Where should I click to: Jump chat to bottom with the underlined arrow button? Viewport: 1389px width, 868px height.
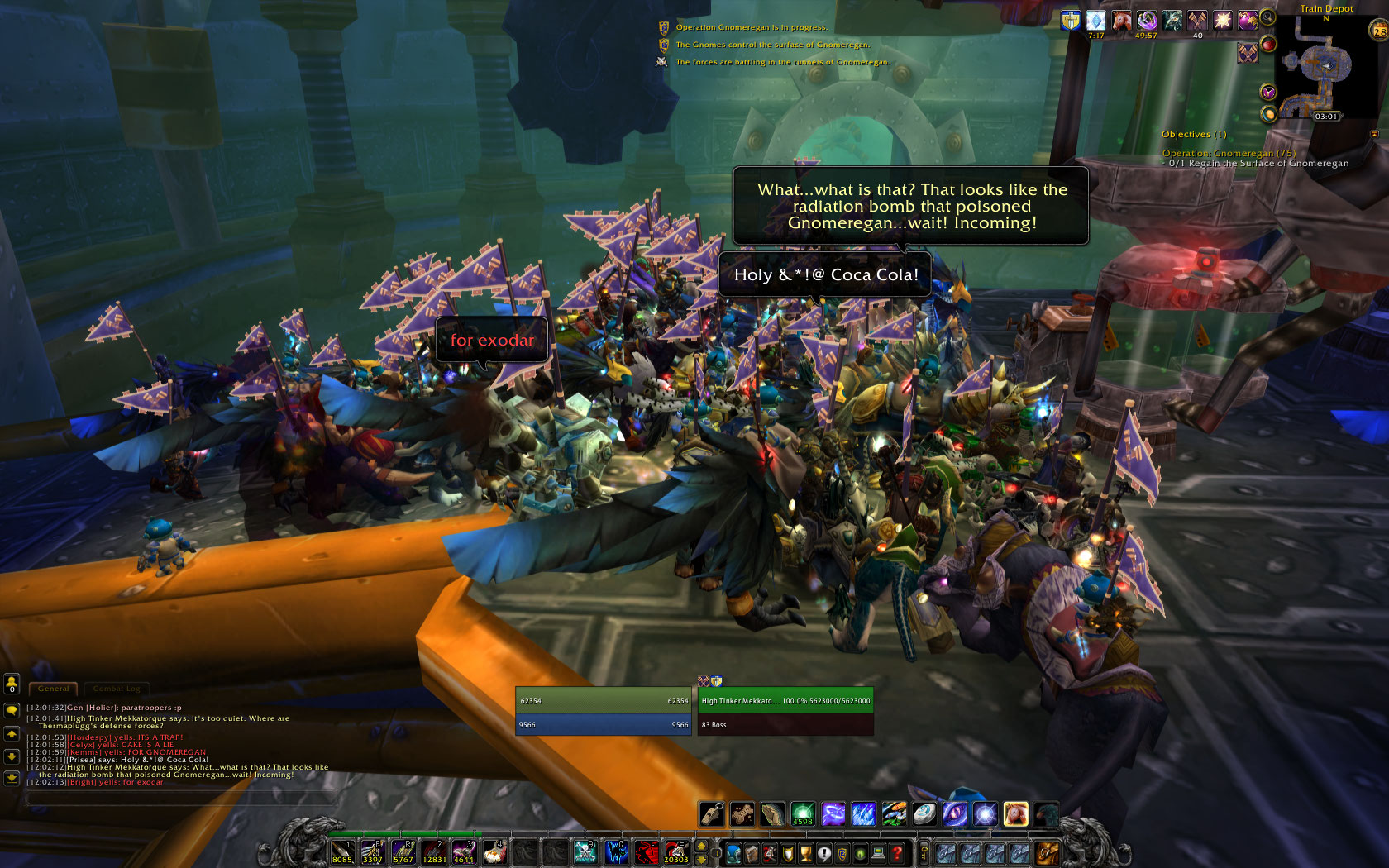[12, 778]
